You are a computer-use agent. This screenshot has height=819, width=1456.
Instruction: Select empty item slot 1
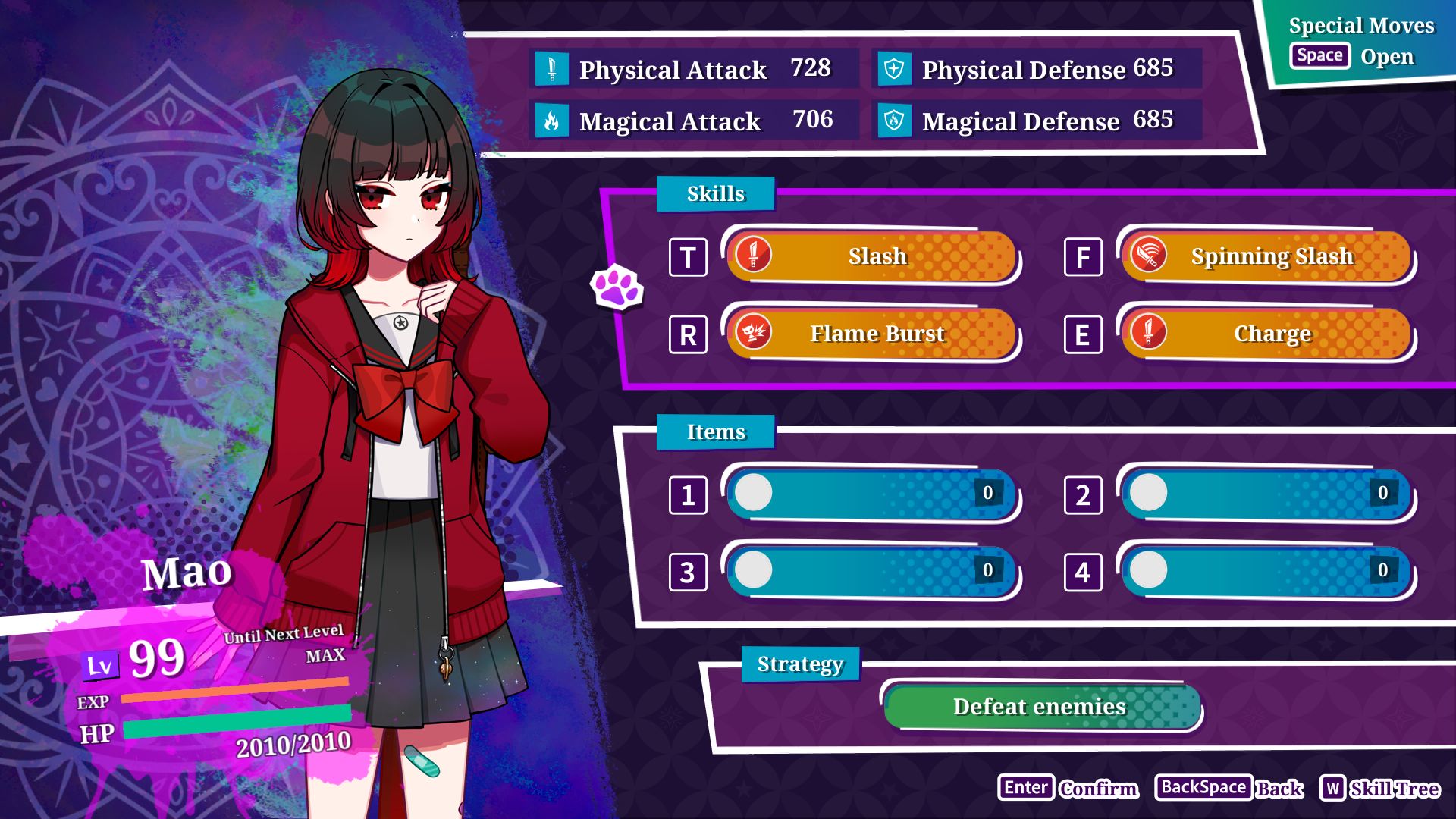click(x=871, y=494)
